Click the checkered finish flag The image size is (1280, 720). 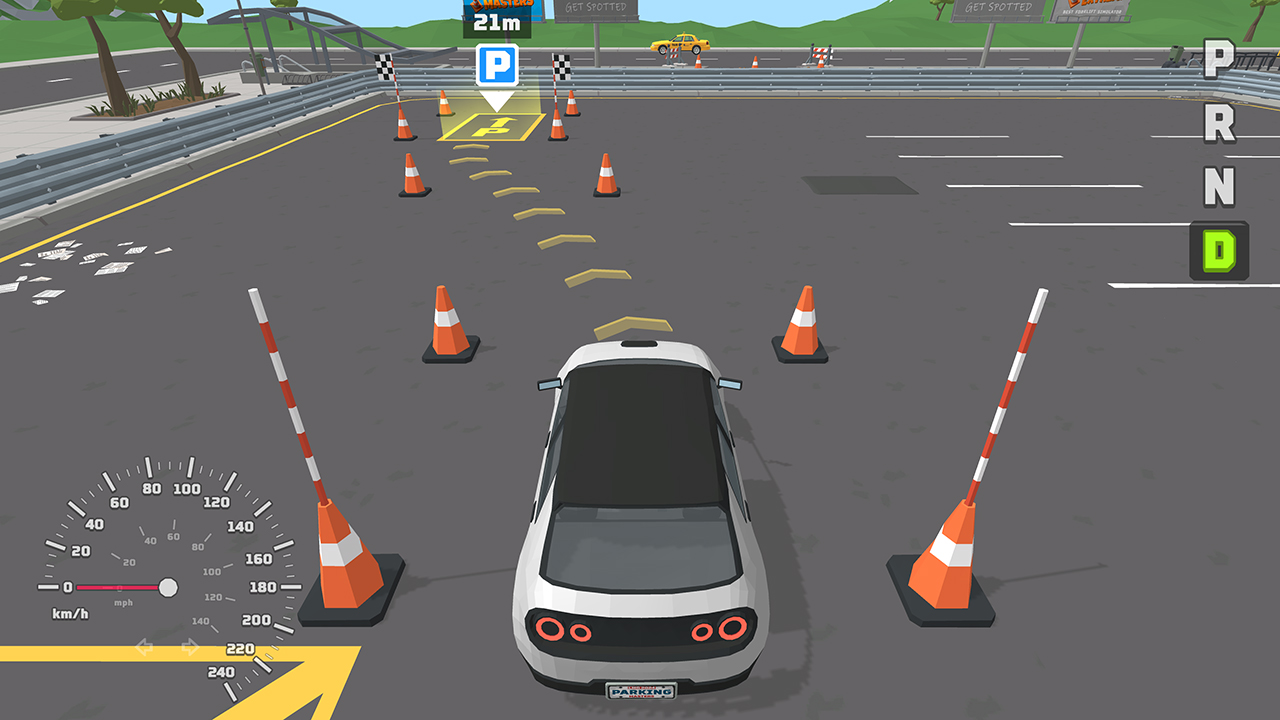click(385, 65)
